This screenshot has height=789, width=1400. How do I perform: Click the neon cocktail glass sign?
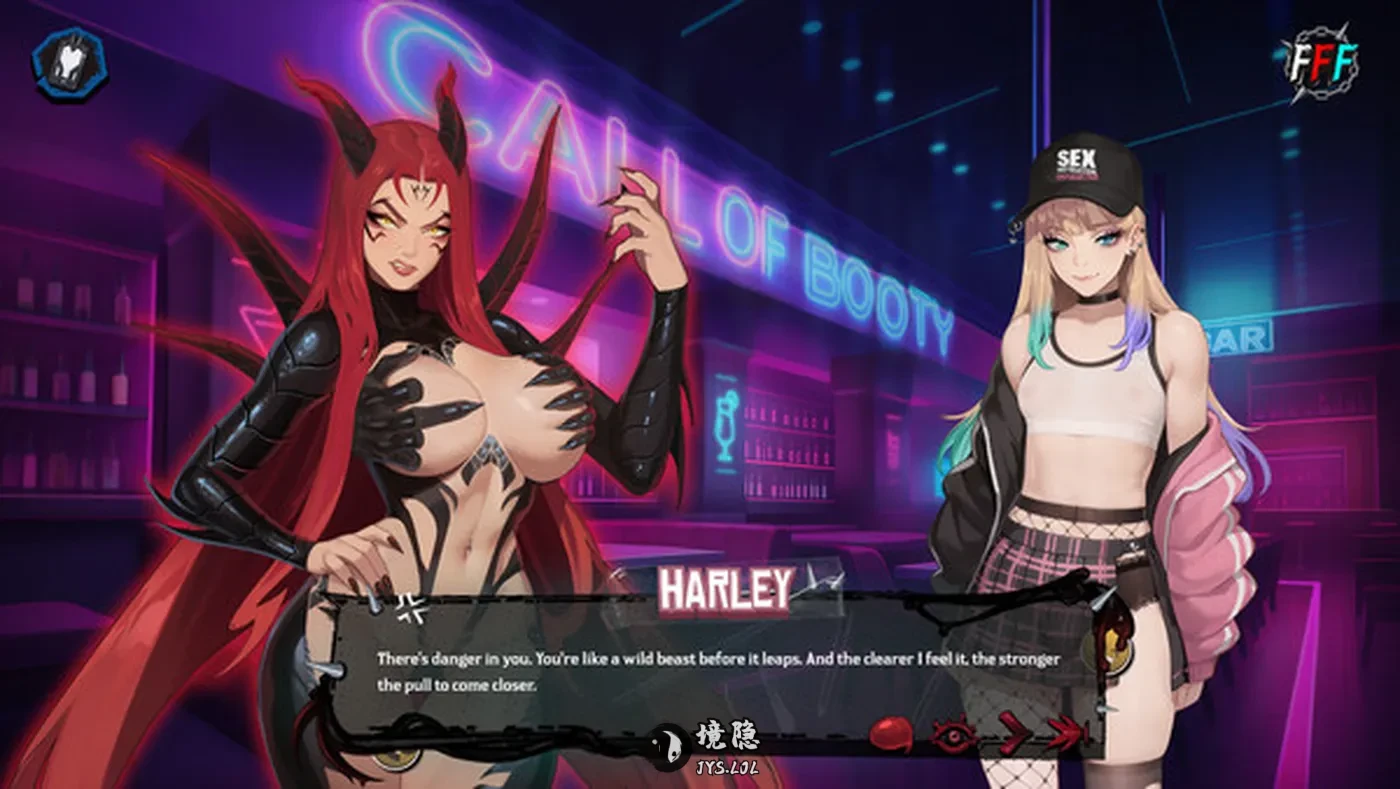tap(723, 423)
